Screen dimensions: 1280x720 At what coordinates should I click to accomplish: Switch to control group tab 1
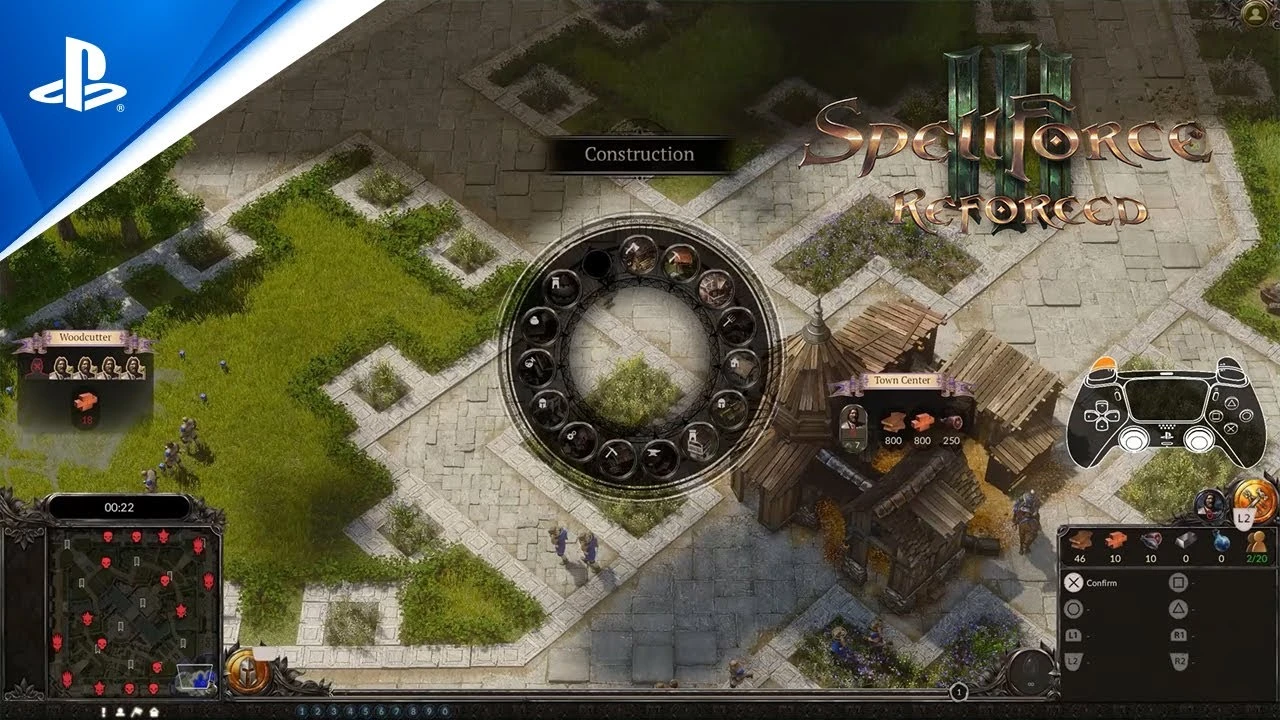pyautogui.click(x=302, y=710)
